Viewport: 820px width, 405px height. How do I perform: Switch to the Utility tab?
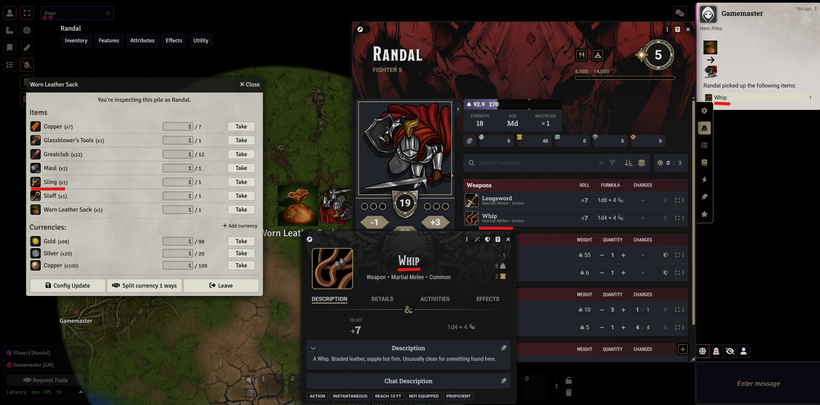[201, 41]
